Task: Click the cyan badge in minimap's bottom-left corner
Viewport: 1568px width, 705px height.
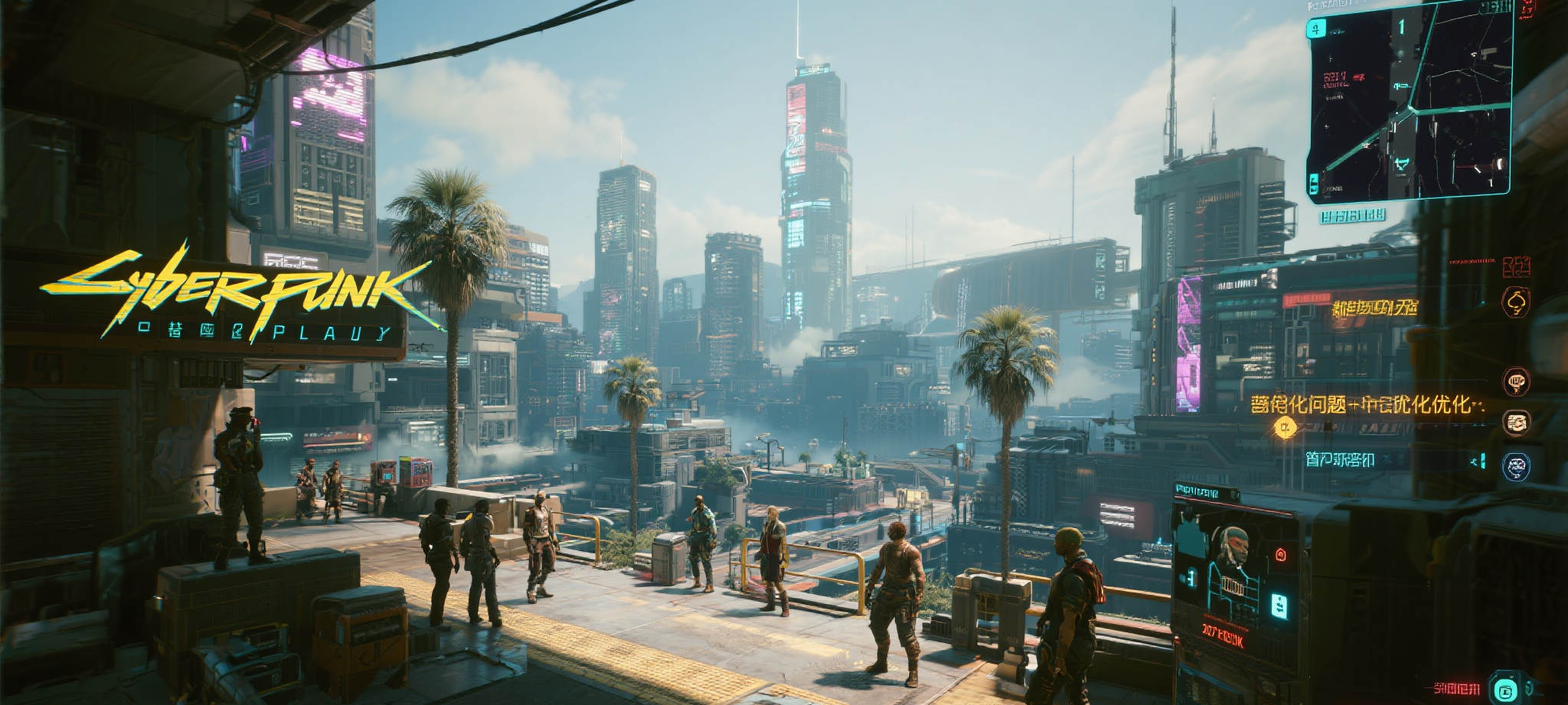Action: (1315, 184)
